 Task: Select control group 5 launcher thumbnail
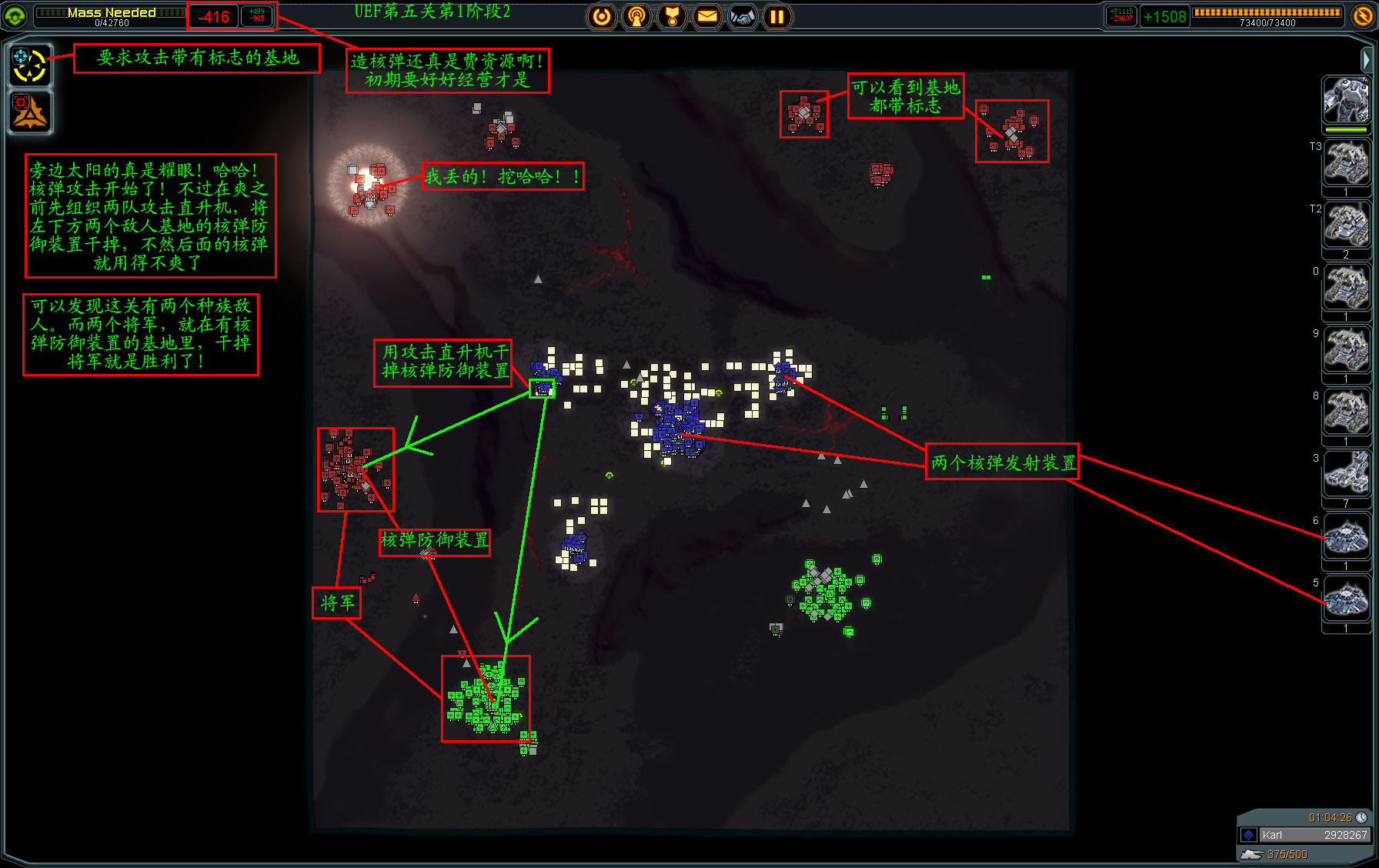pyautogui.click(x=1346, y=600)
